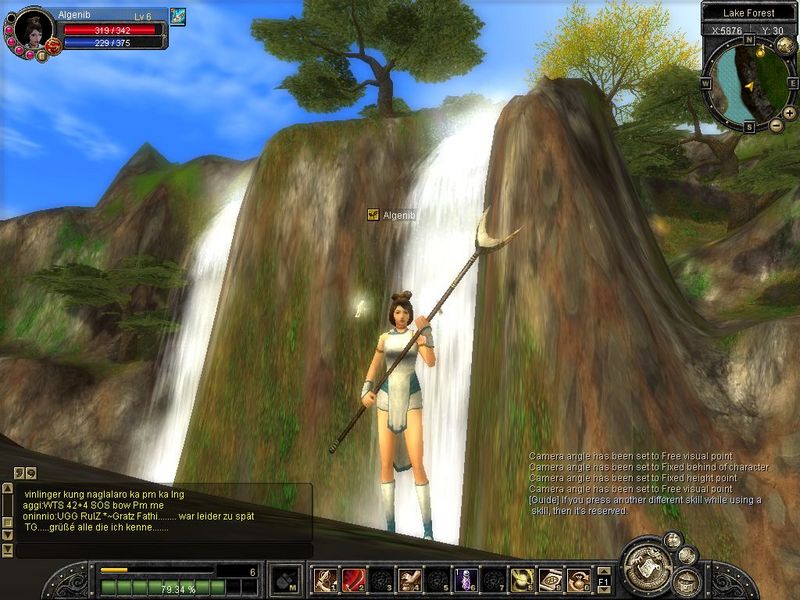
Task: Use the scroll item in slot 9
Action: pos(549,579)
